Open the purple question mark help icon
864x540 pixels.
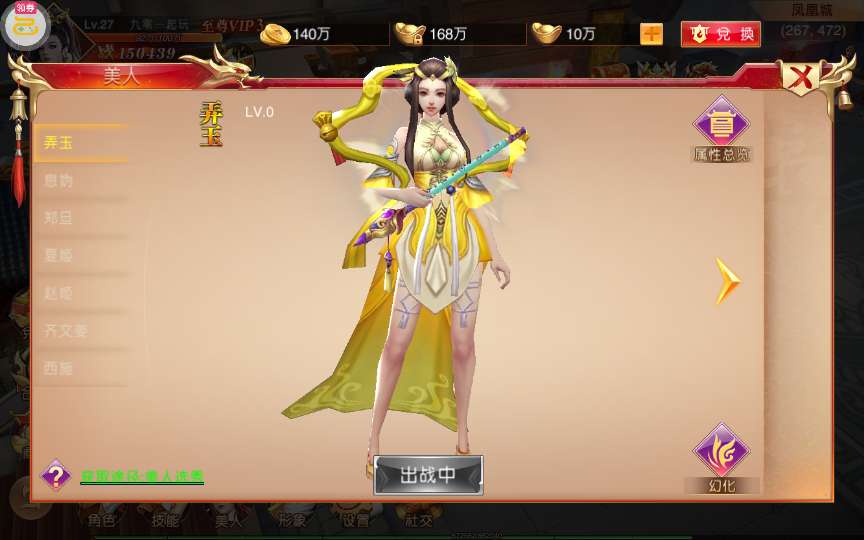(x=56, y=475)
